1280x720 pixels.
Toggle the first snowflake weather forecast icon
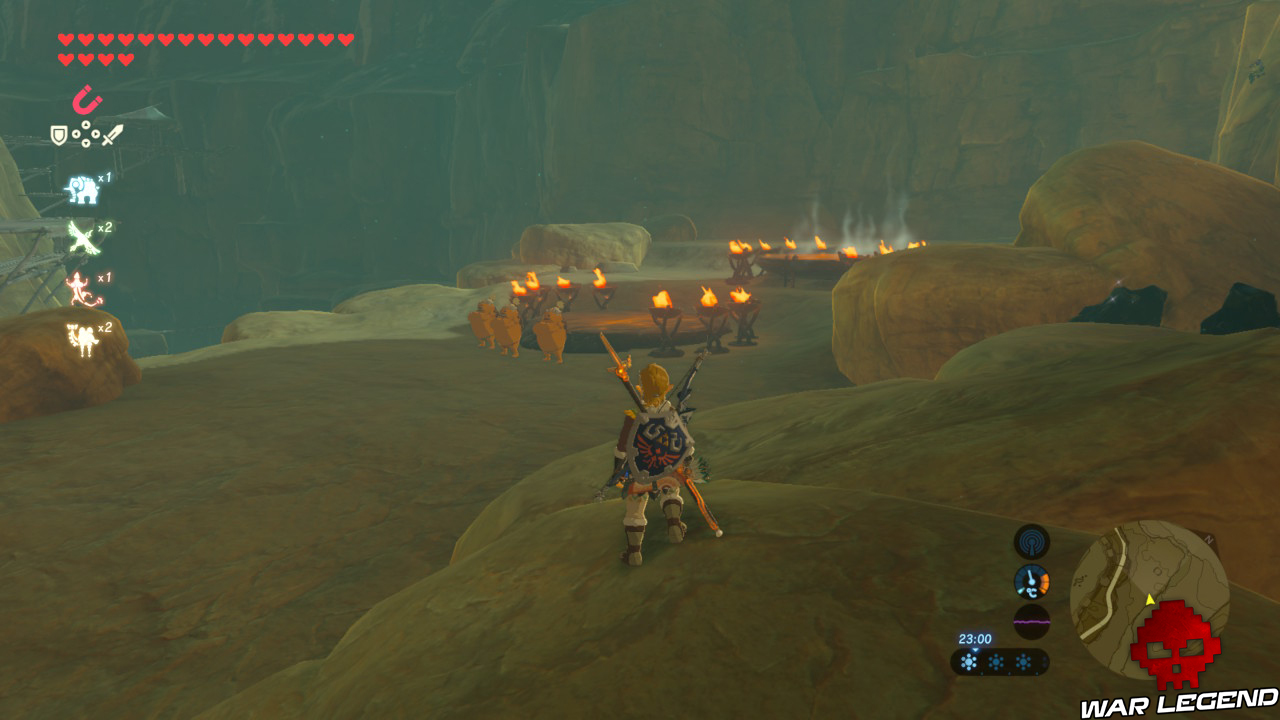point(969,662)
